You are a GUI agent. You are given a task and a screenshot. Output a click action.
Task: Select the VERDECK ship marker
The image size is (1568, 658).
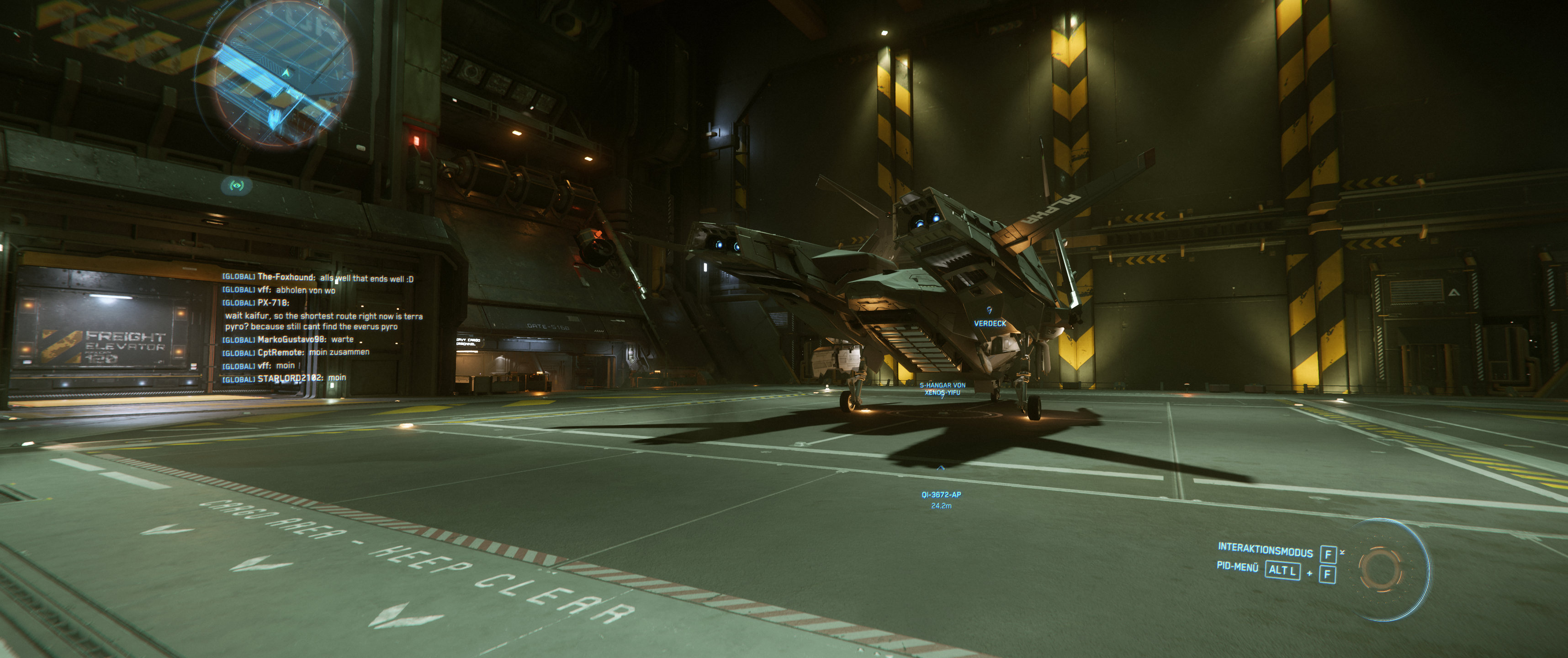[x=990, y=323]
